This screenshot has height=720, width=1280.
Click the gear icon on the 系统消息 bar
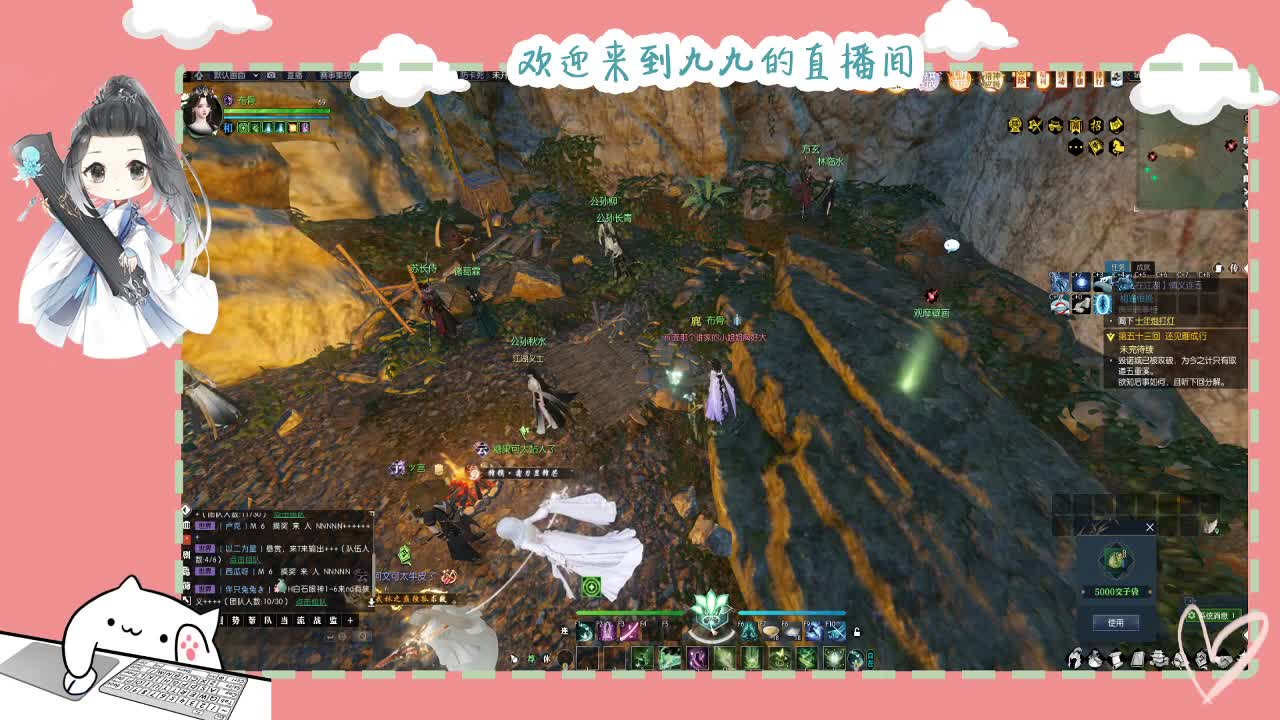coord(1191,616)
